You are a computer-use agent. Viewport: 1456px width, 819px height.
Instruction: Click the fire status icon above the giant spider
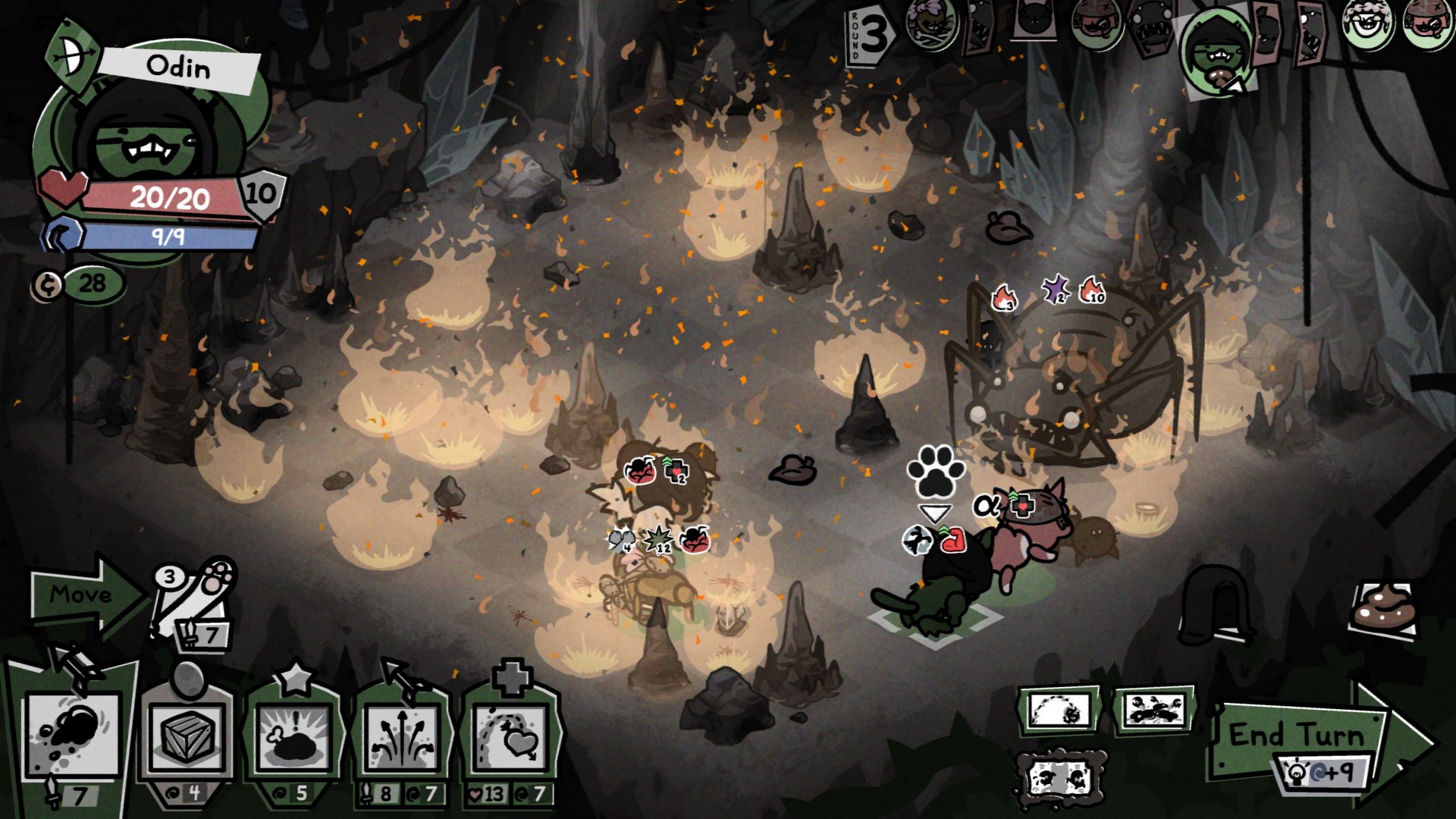tap(1004, 297)
